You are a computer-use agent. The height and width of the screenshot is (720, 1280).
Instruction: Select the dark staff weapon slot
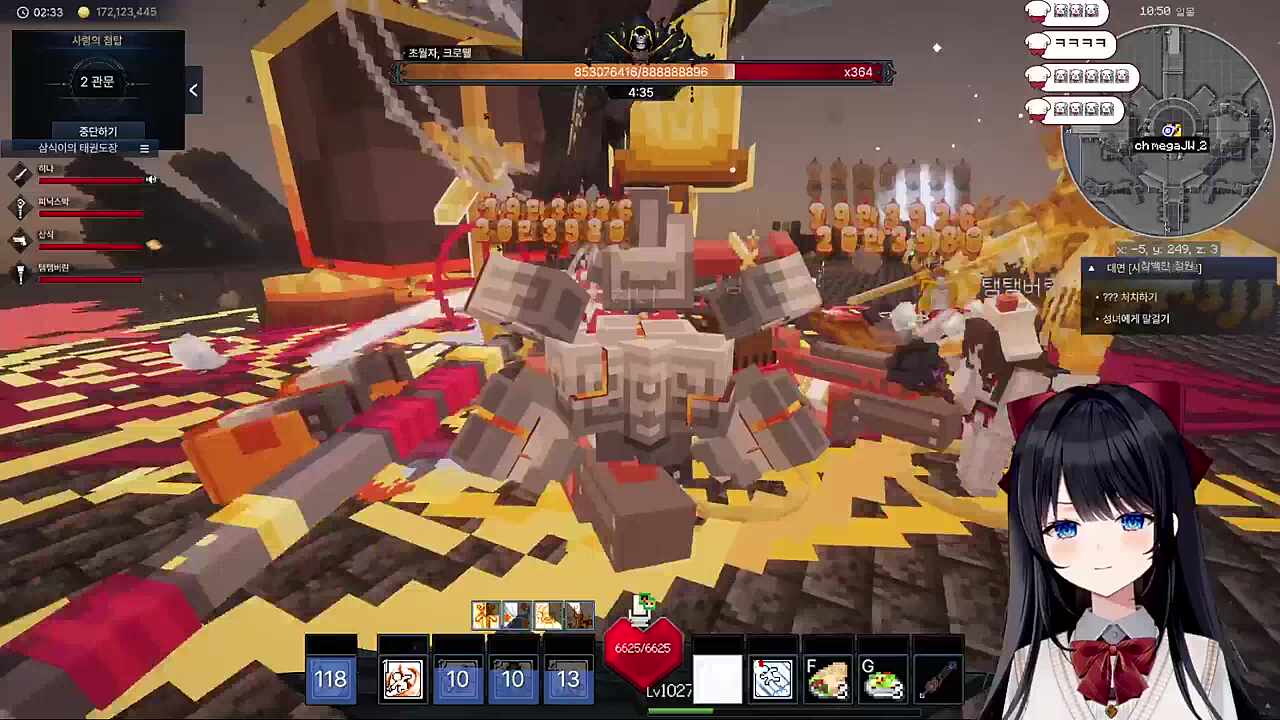938,679
